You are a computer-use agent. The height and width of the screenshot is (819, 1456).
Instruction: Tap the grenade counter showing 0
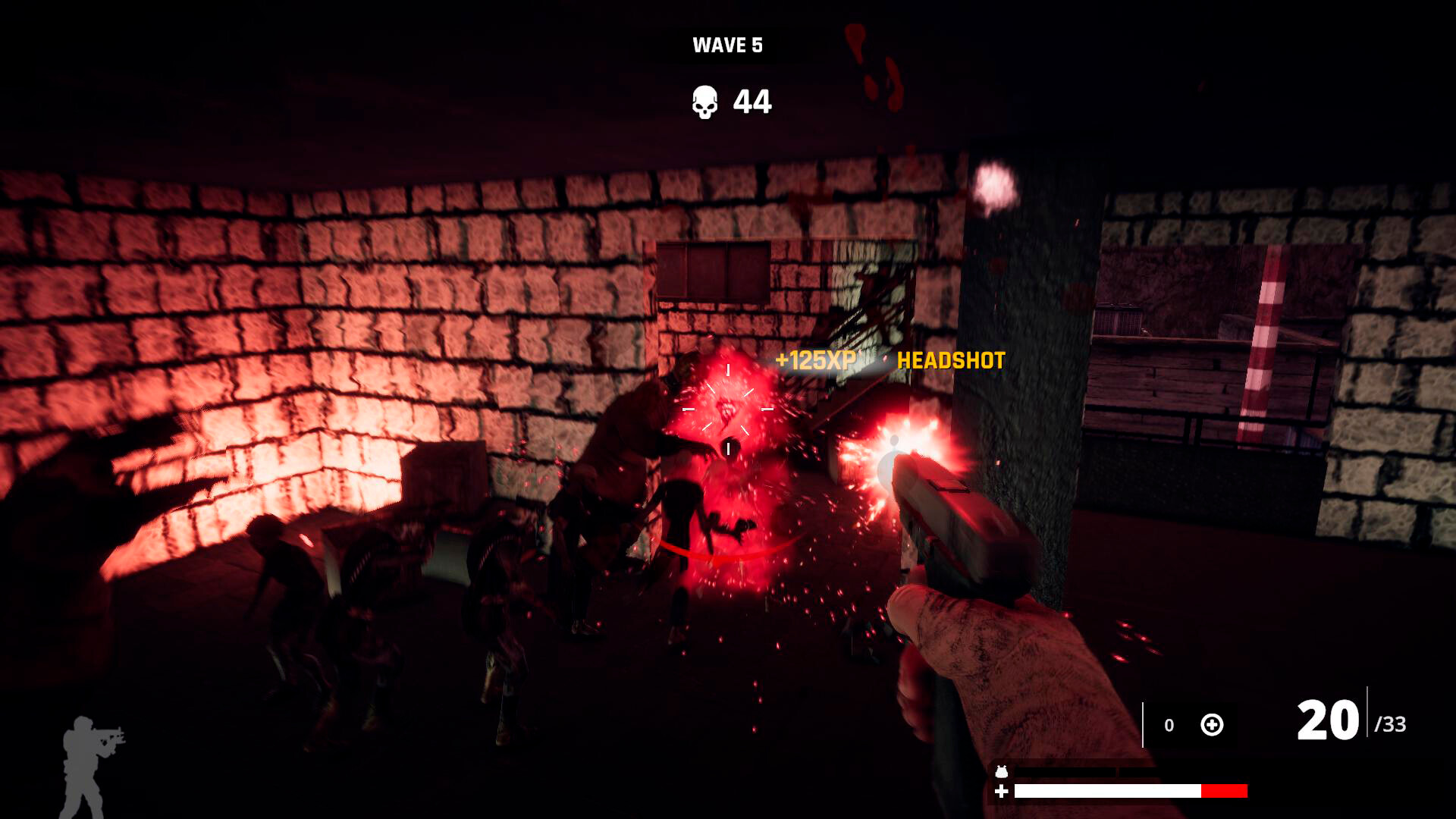tap(1168, 724)
